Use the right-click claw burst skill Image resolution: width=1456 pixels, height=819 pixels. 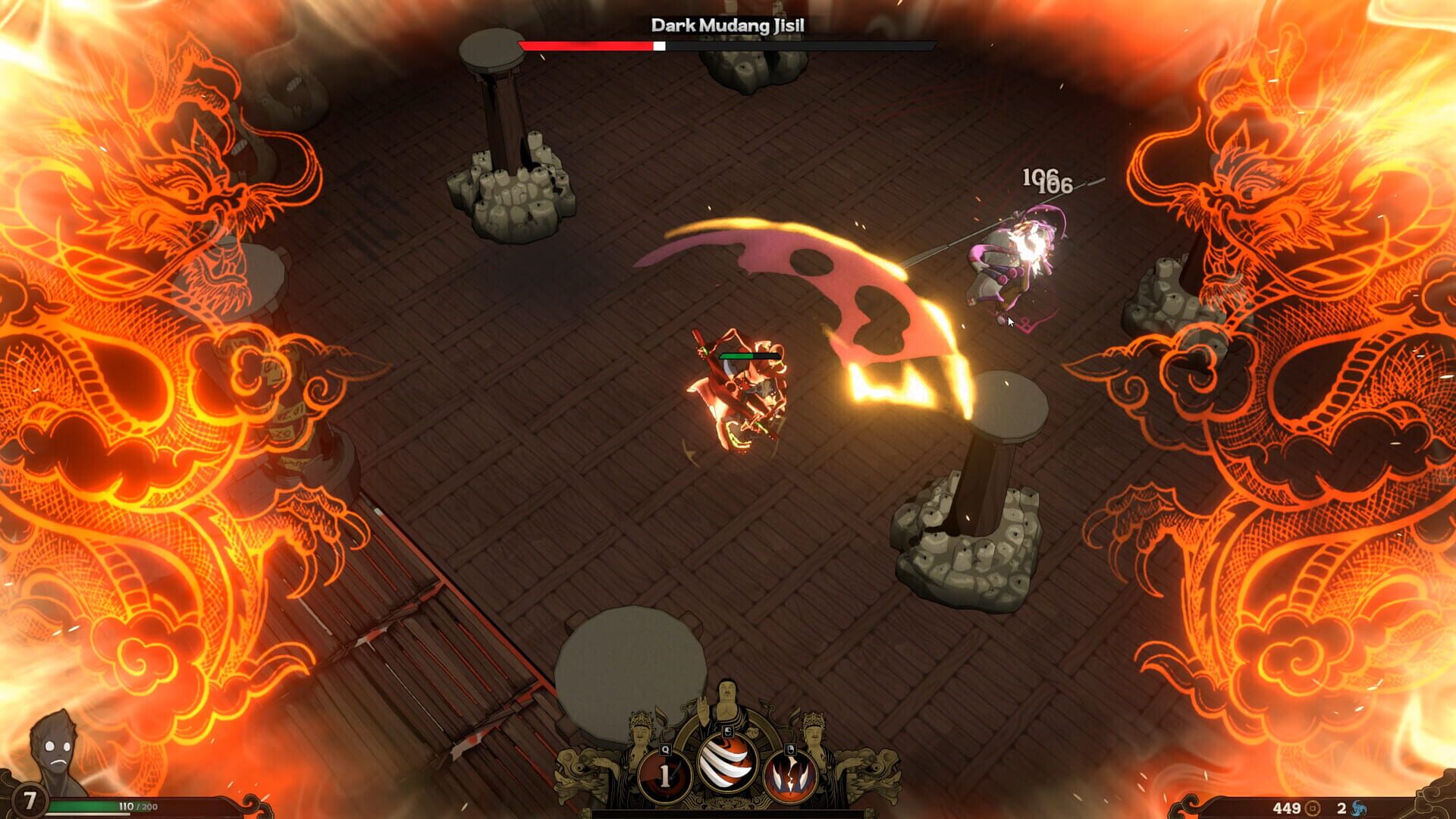click(x=792, y=777)
